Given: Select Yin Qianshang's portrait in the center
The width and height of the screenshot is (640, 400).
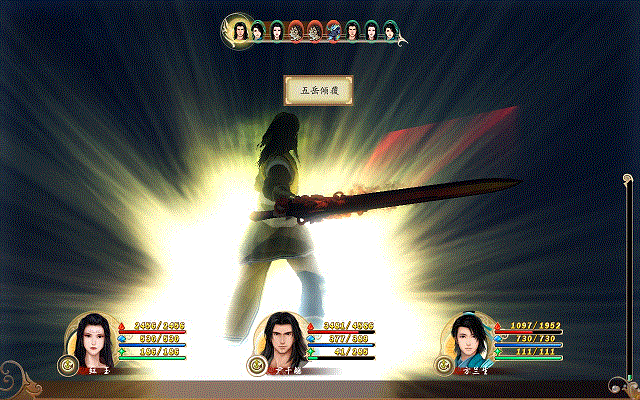Looking at the screenshot, I should pos(281,340).
